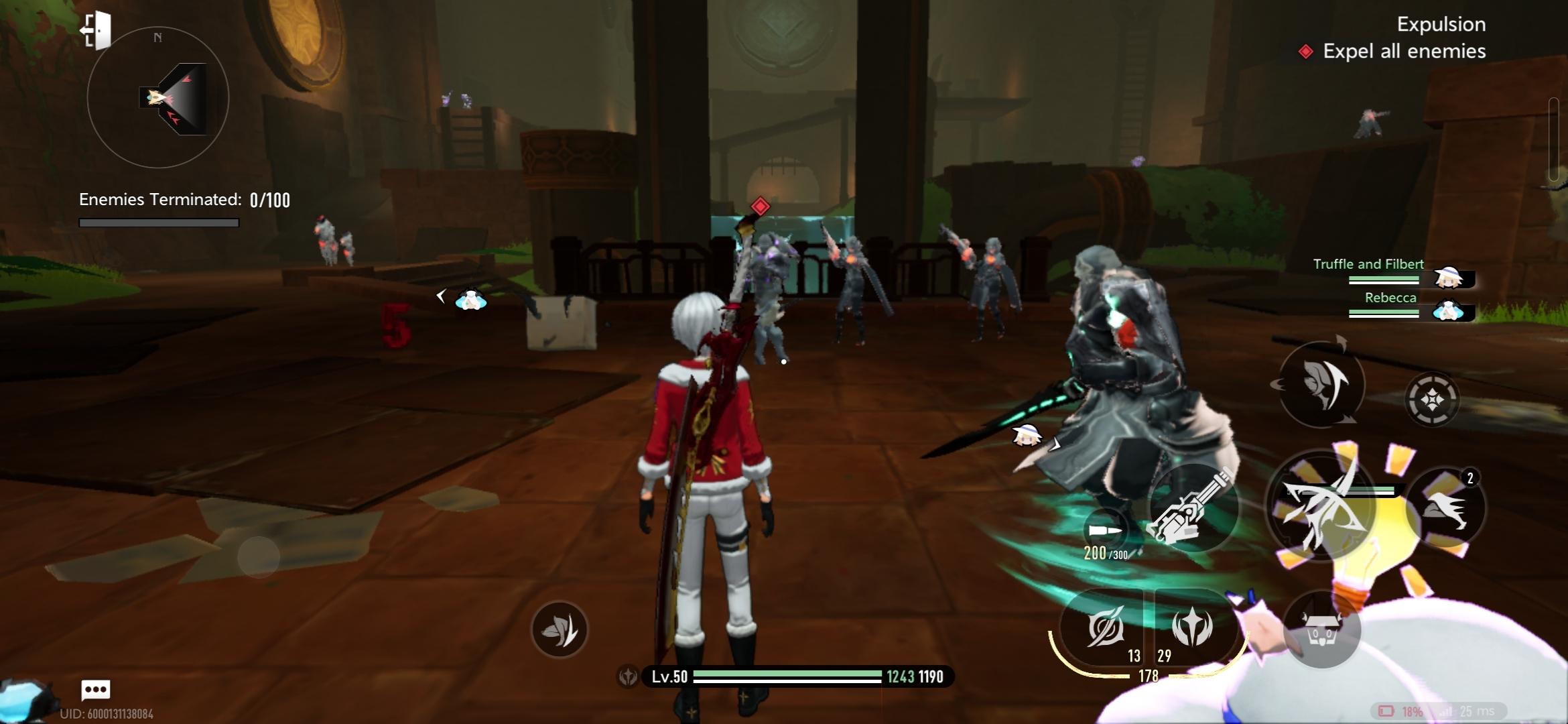Screen dimensions: 1568x724
Task: Tap the jump button with curved arrows
Action: [x=1321, y=384]
